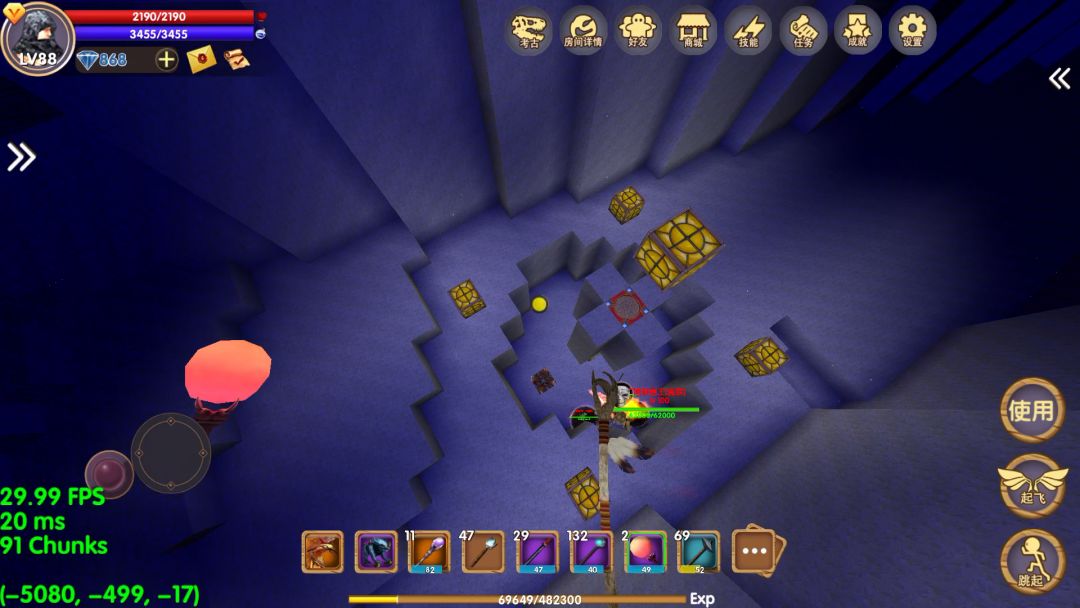Open the 技能 skills menu
The image size is (1080, 608).
point(748,30)
